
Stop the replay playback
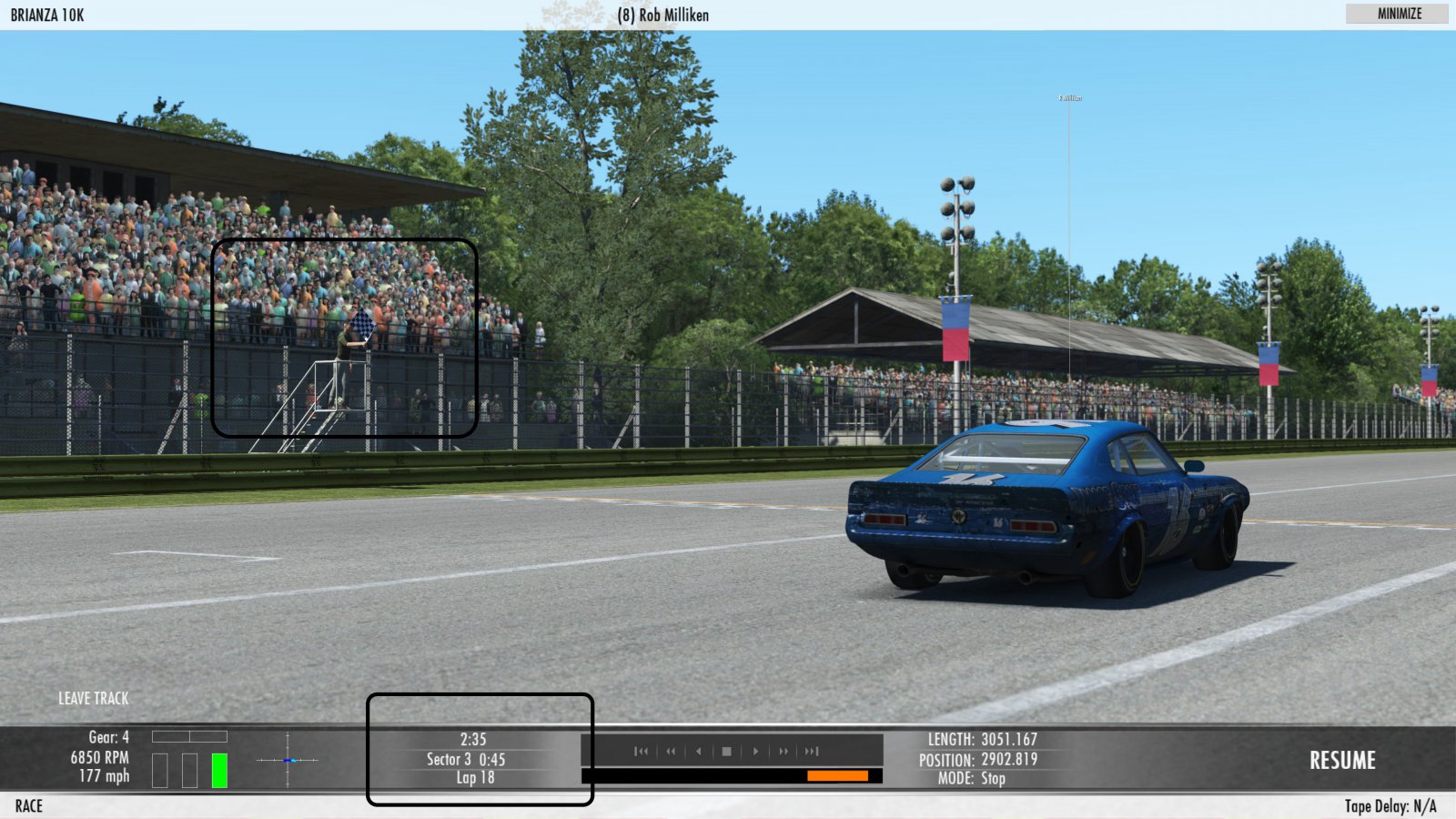726,751
